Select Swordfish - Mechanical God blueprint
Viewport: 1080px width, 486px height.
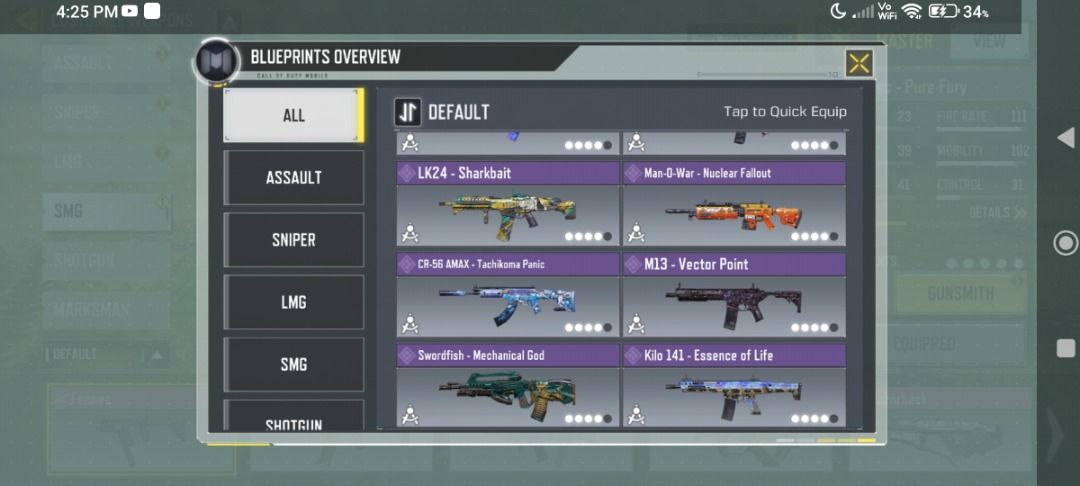508,386
